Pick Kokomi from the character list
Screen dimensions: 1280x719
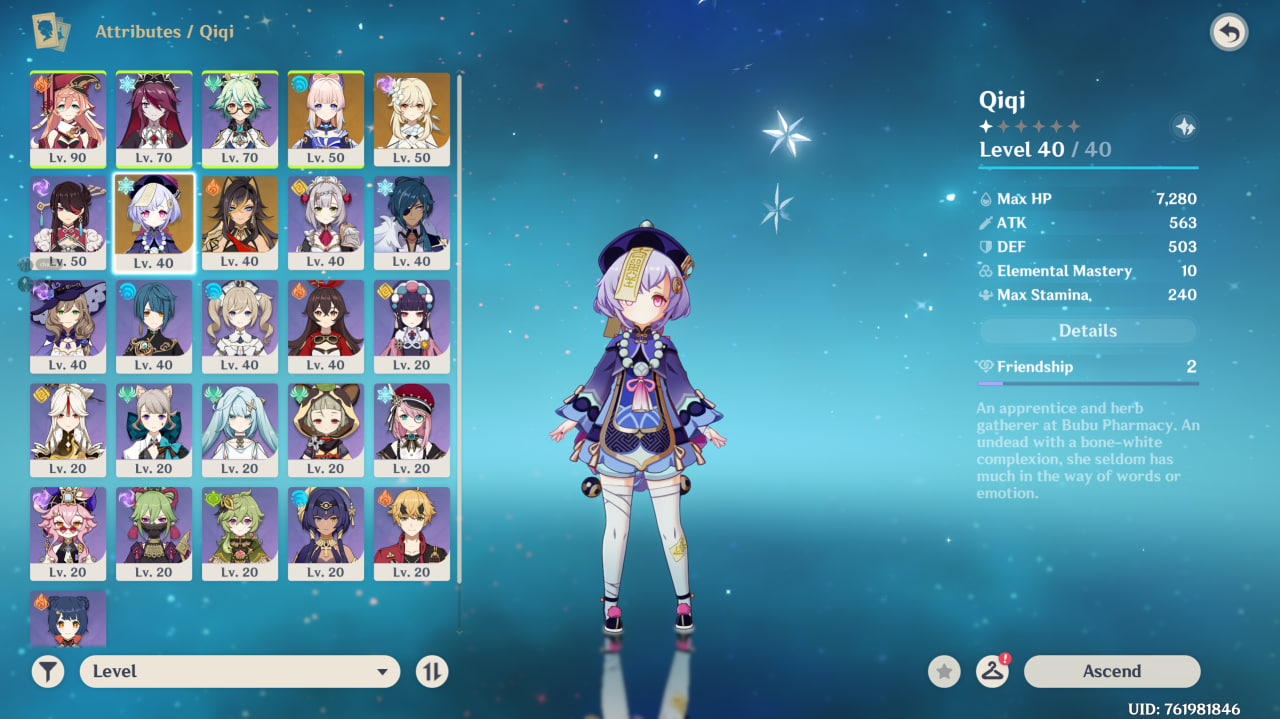click(326, 118)
